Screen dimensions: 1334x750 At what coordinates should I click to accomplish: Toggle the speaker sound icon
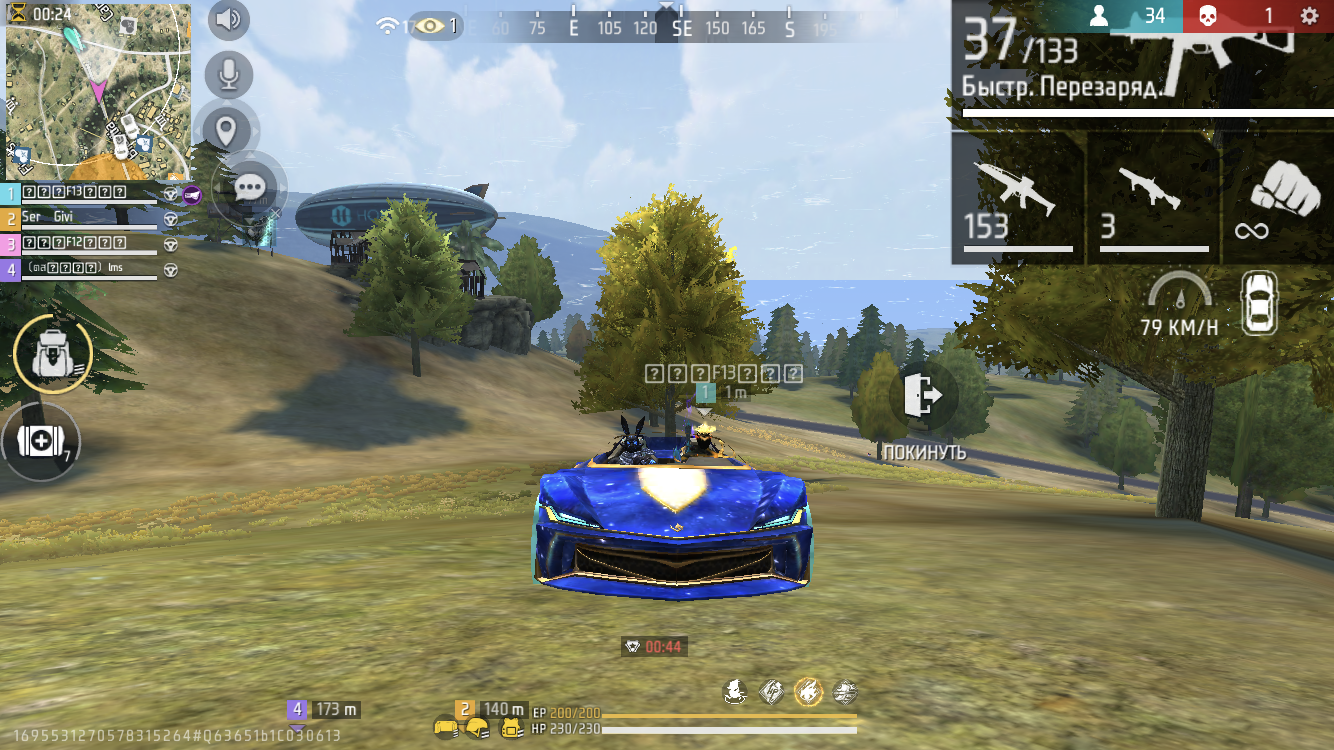click(228, 20)
